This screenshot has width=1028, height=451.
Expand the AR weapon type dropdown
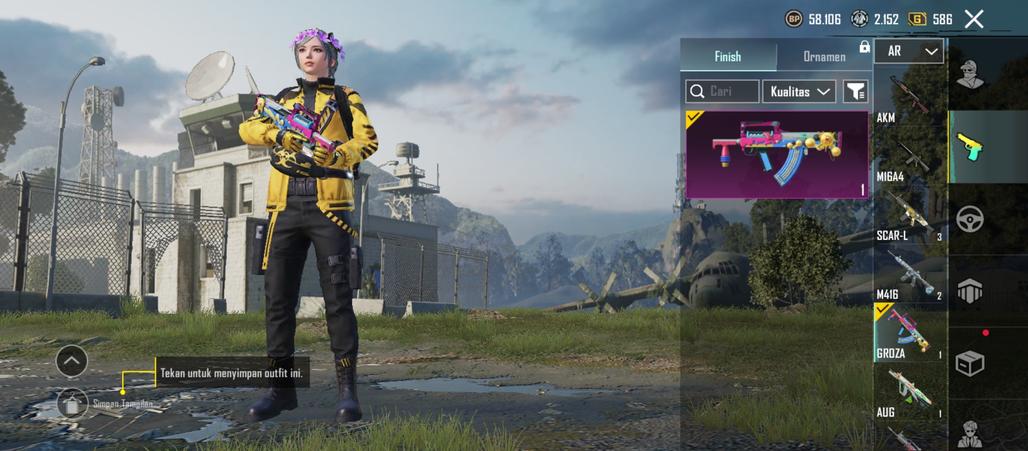tap(909, 51)
